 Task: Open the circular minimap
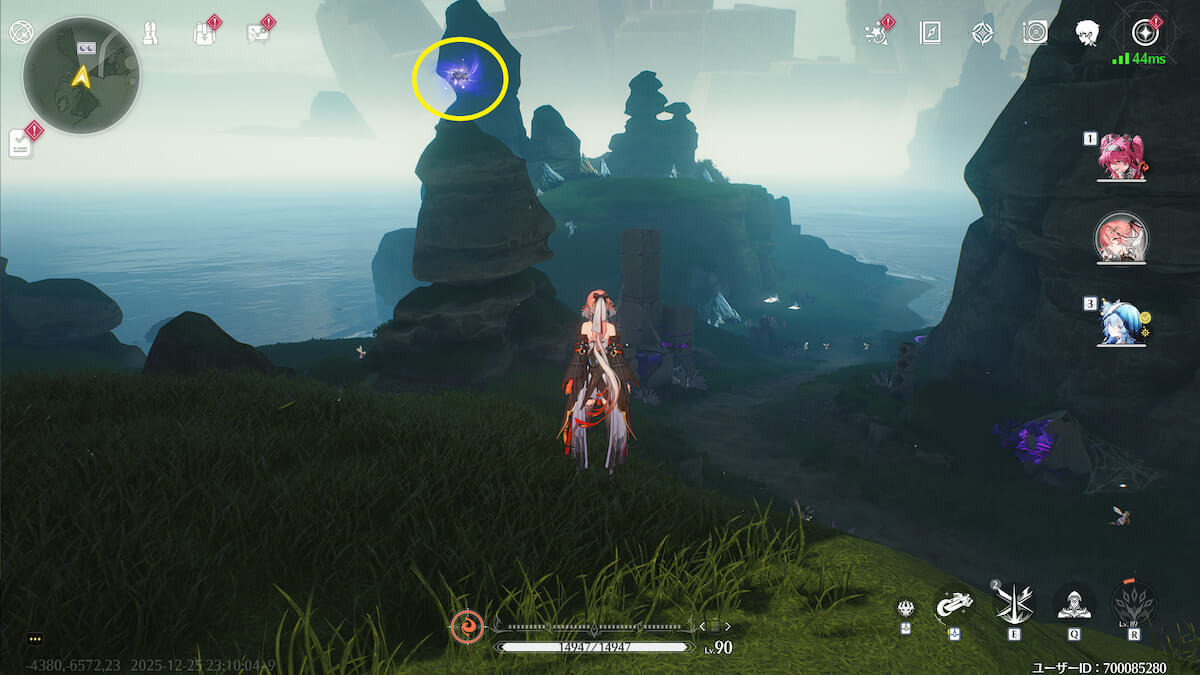pyautogui.click(x=81, y=75)
